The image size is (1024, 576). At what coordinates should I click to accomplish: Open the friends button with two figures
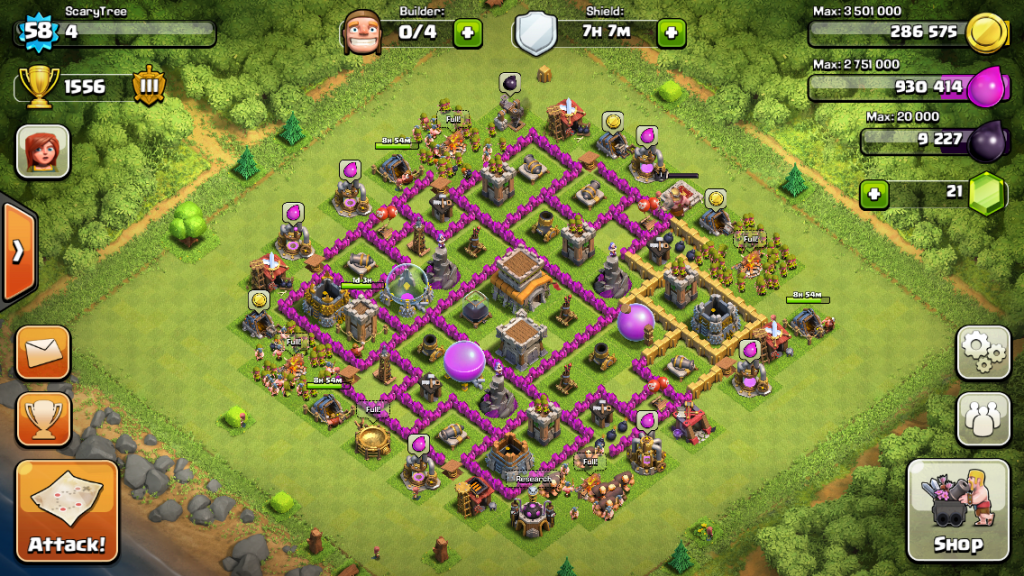click(x=983, y=418)
